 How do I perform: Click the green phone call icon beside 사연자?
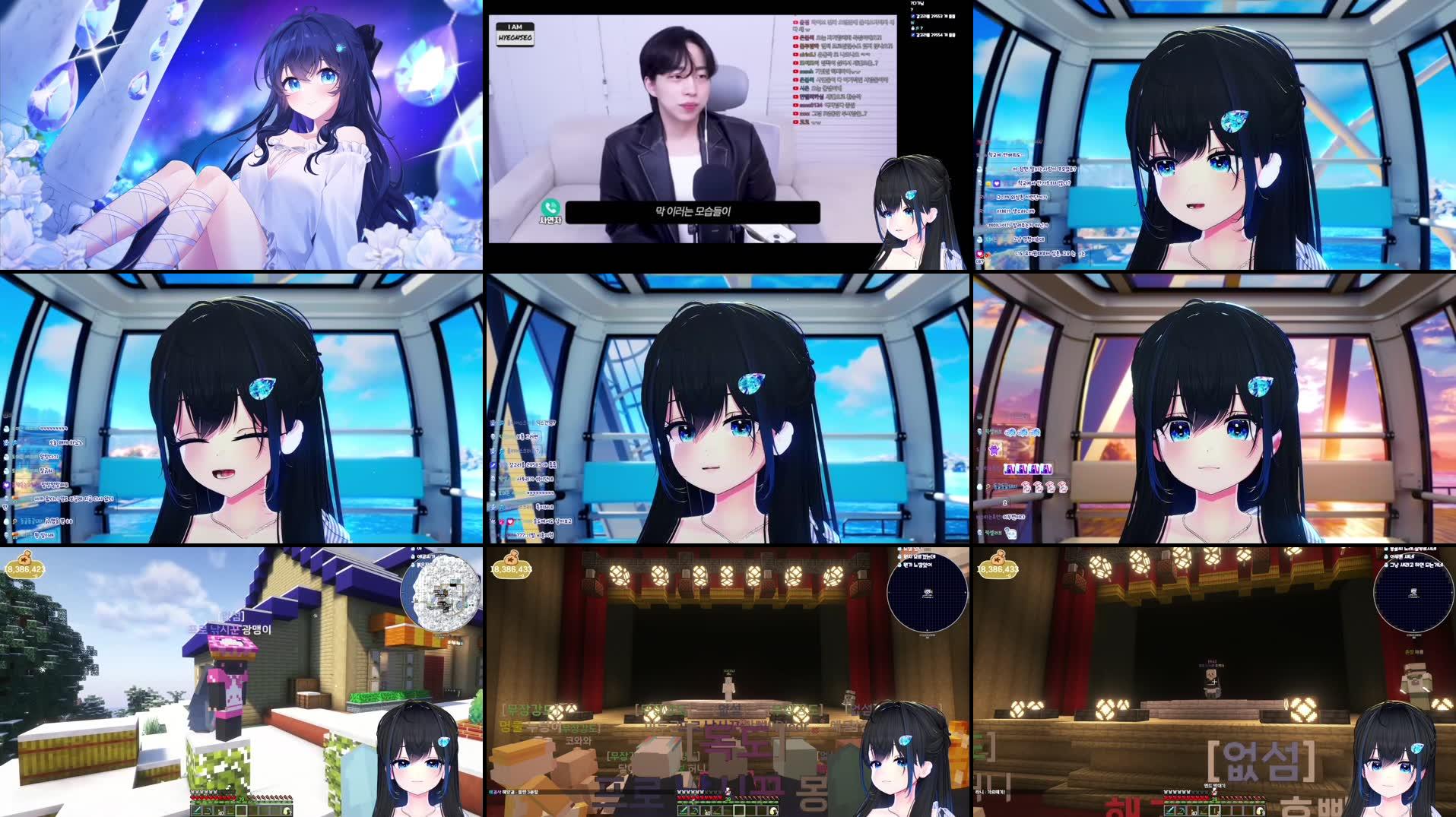pos(551,207)
